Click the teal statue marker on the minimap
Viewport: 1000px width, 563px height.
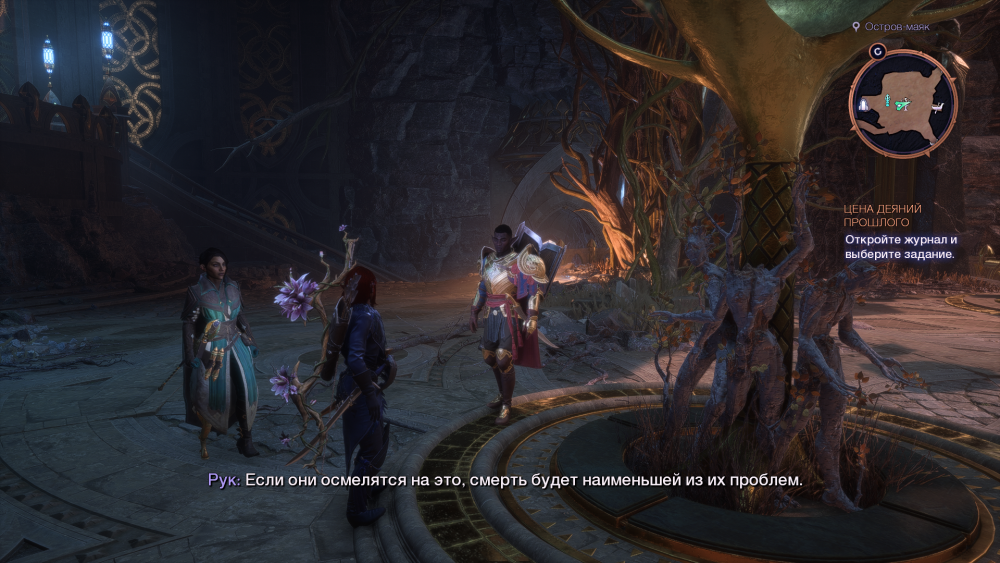[x=886, y=99]
